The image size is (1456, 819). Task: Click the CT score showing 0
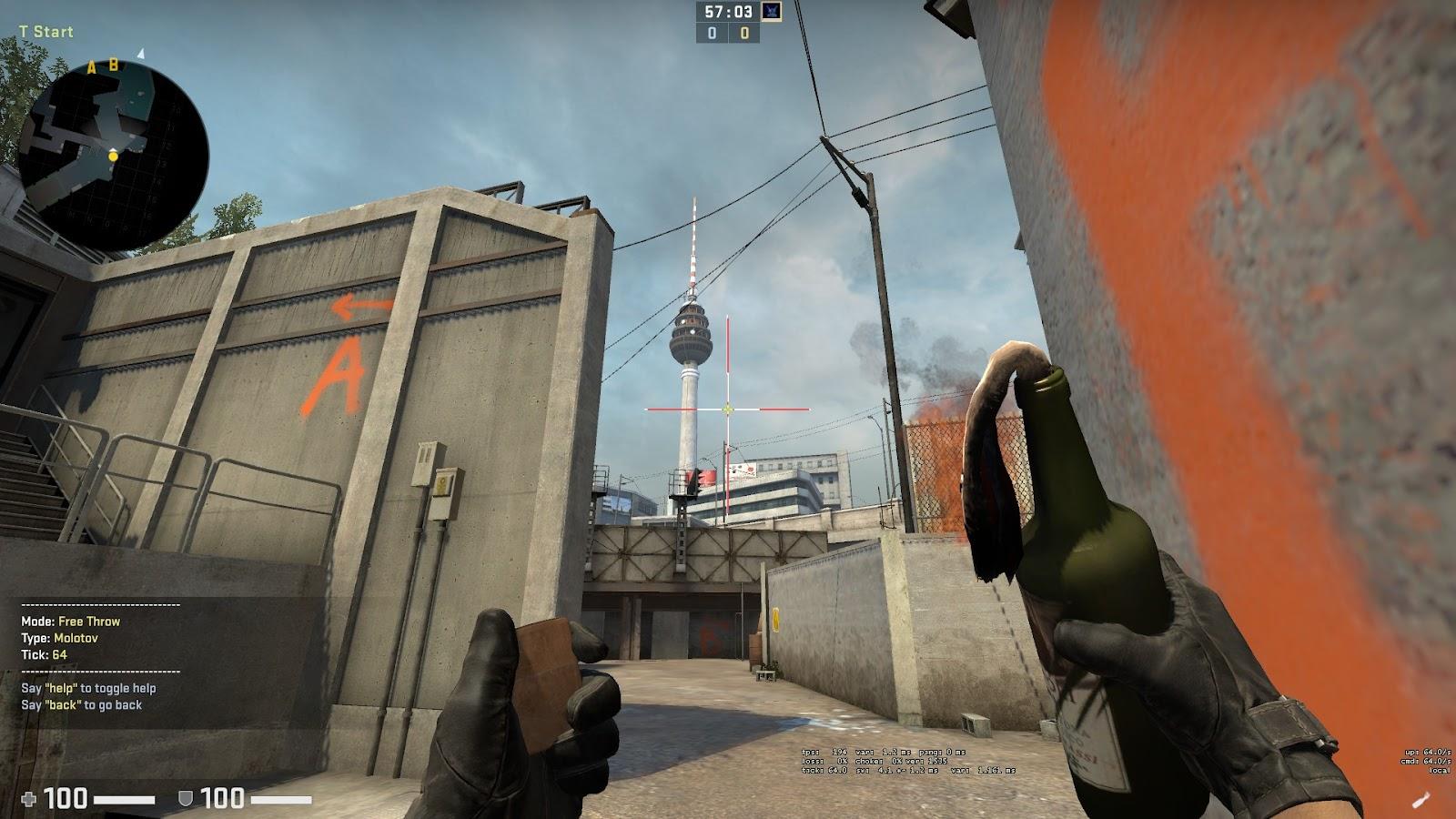point(712,35)
